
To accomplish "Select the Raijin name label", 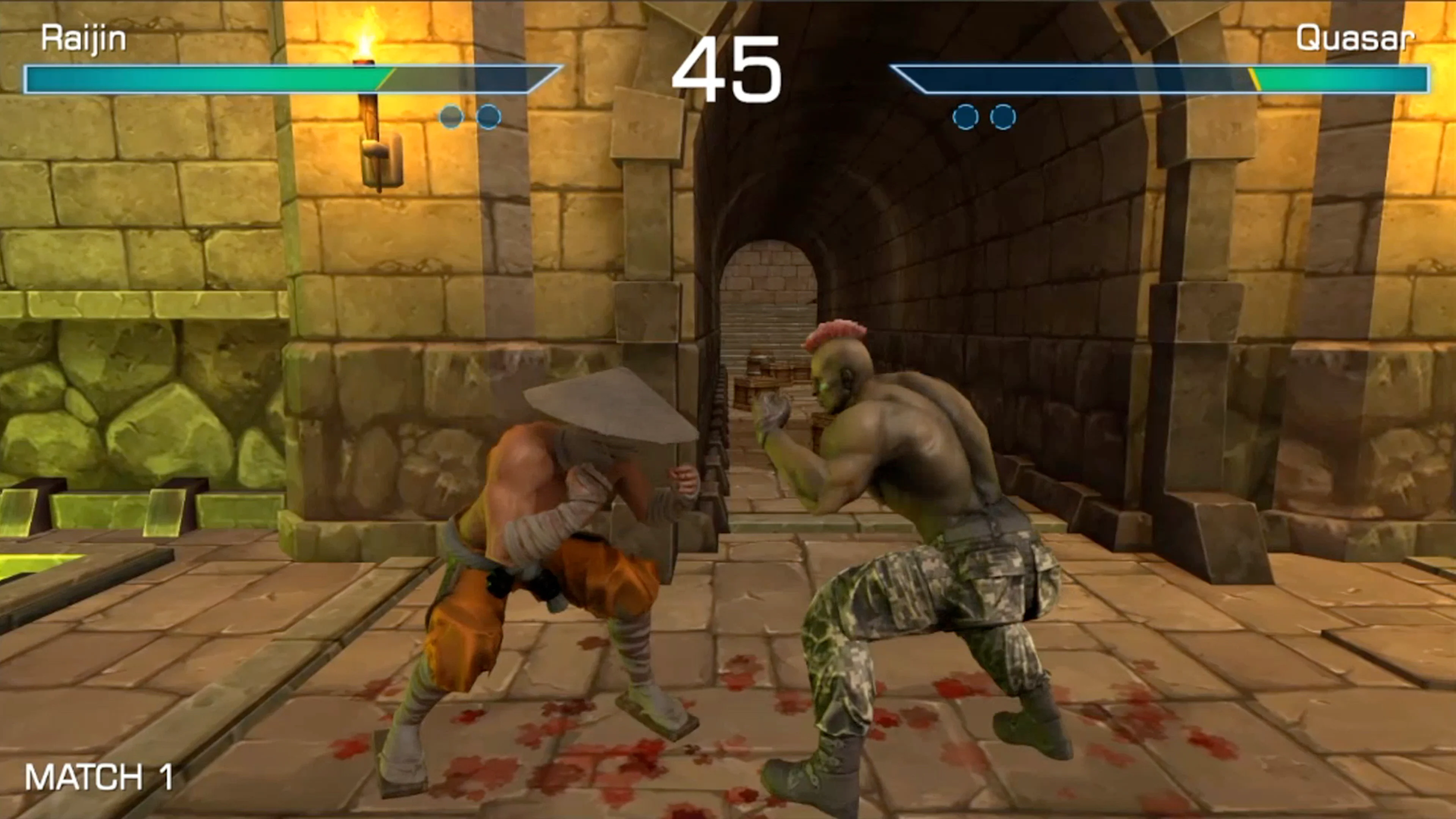I will tap(84, 37).
